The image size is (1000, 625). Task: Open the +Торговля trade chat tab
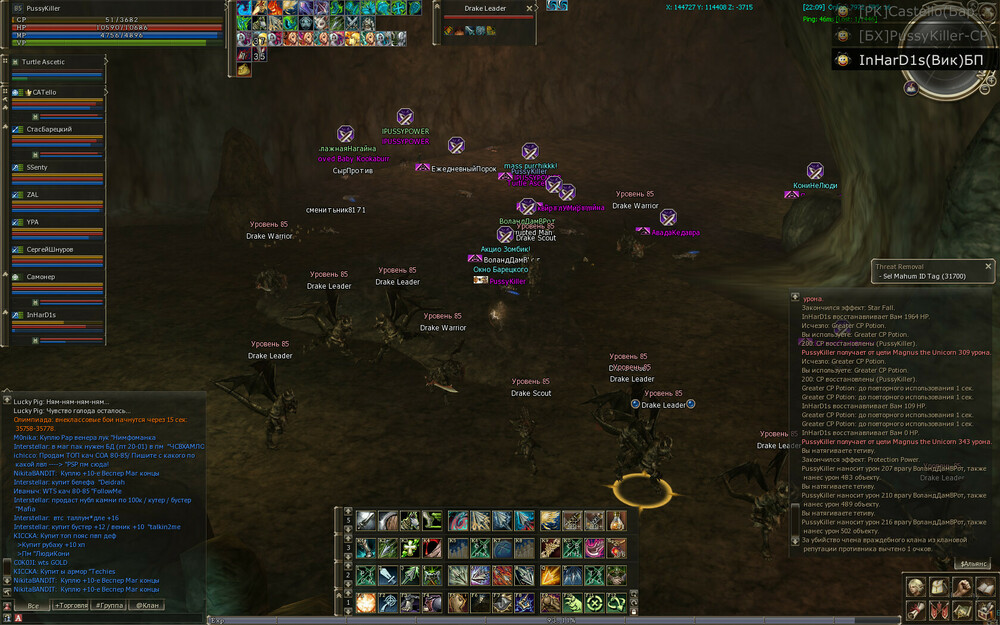[70, 605]
